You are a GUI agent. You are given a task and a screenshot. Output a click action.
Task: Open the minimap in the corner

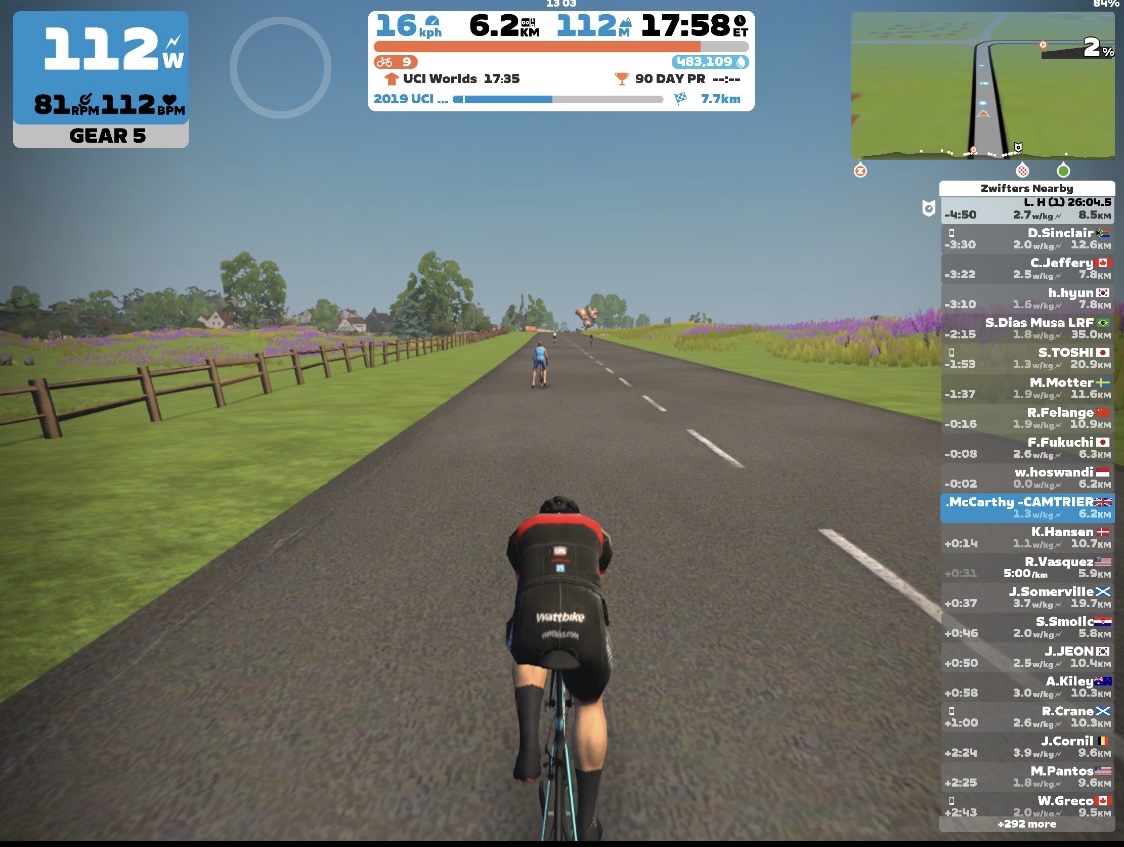[x=982, y=85]
